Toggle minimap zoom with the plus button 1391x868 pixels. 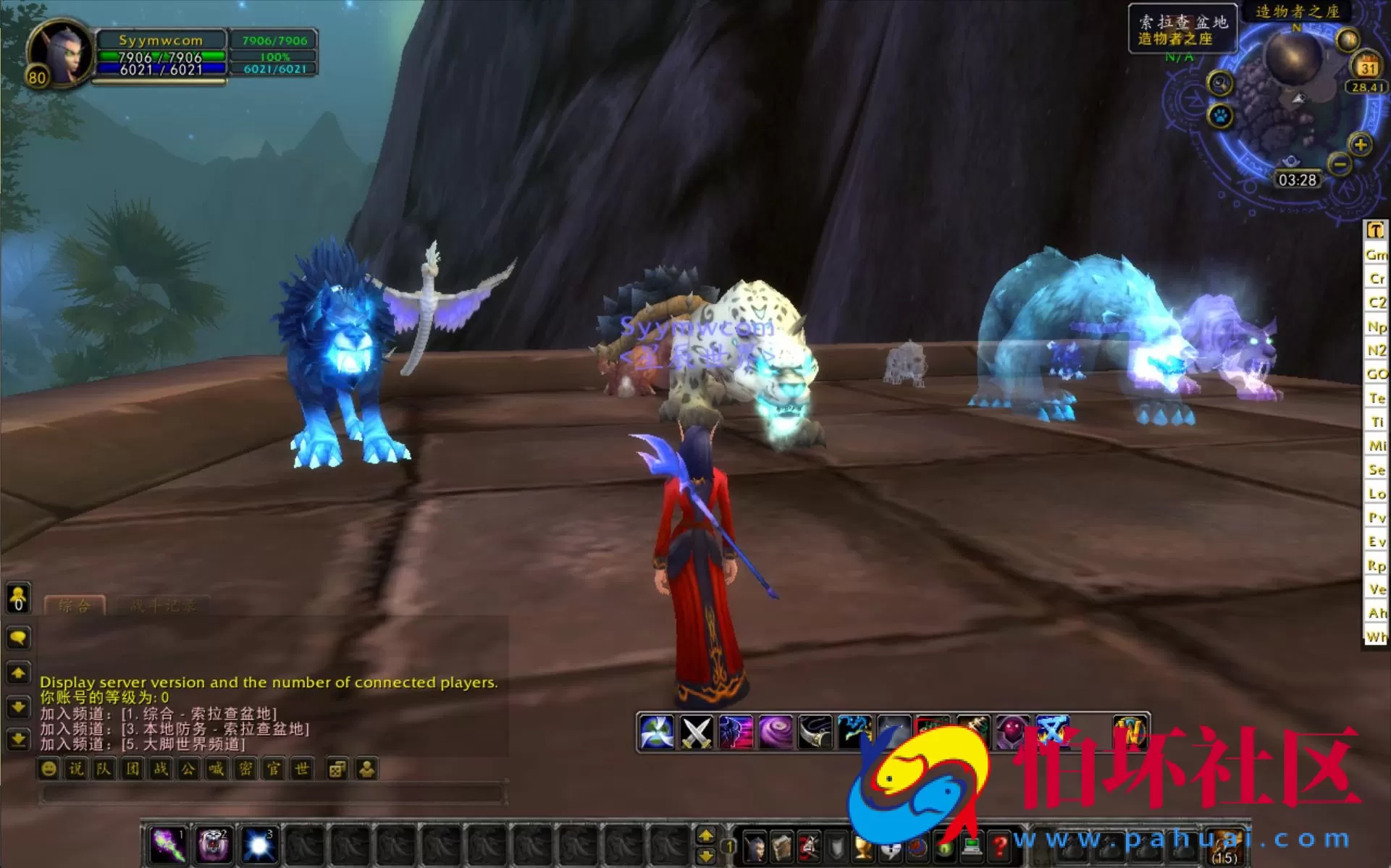click(1360, 146)
